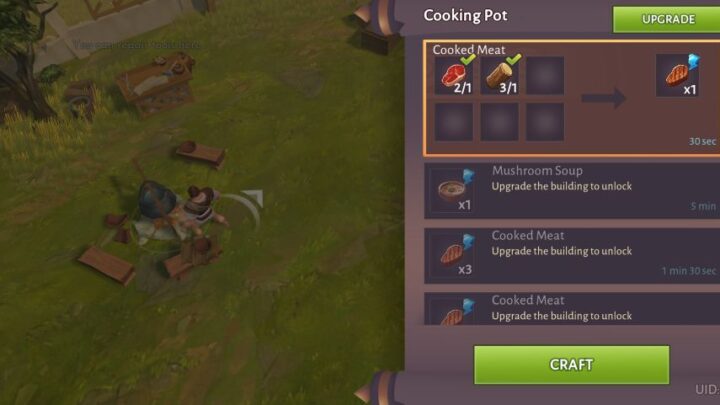Screen dimensions: 720x405
Task: Craft the selected Cooked Meat recipe
Action: (571, 365)
